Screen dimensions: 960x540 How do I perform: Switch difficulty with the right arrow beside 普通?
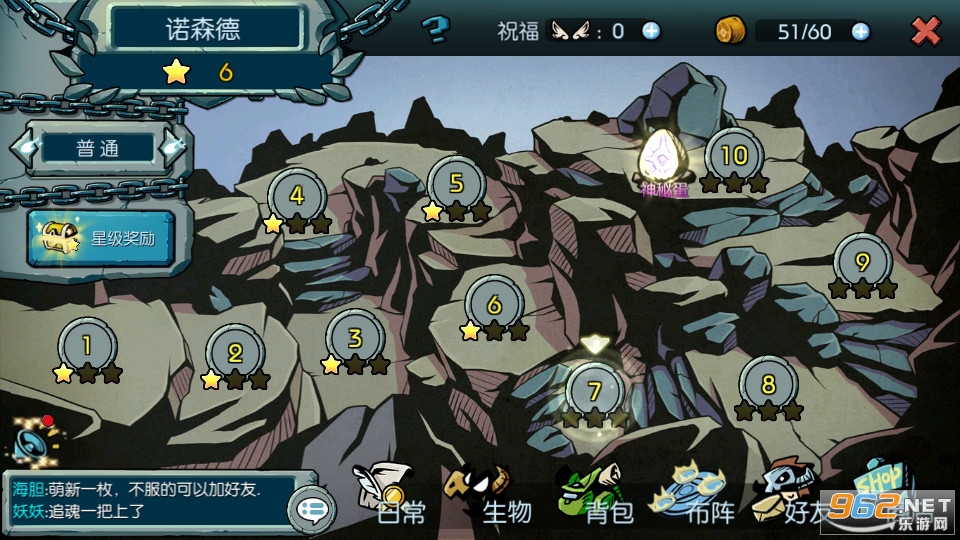click(176, 148)
